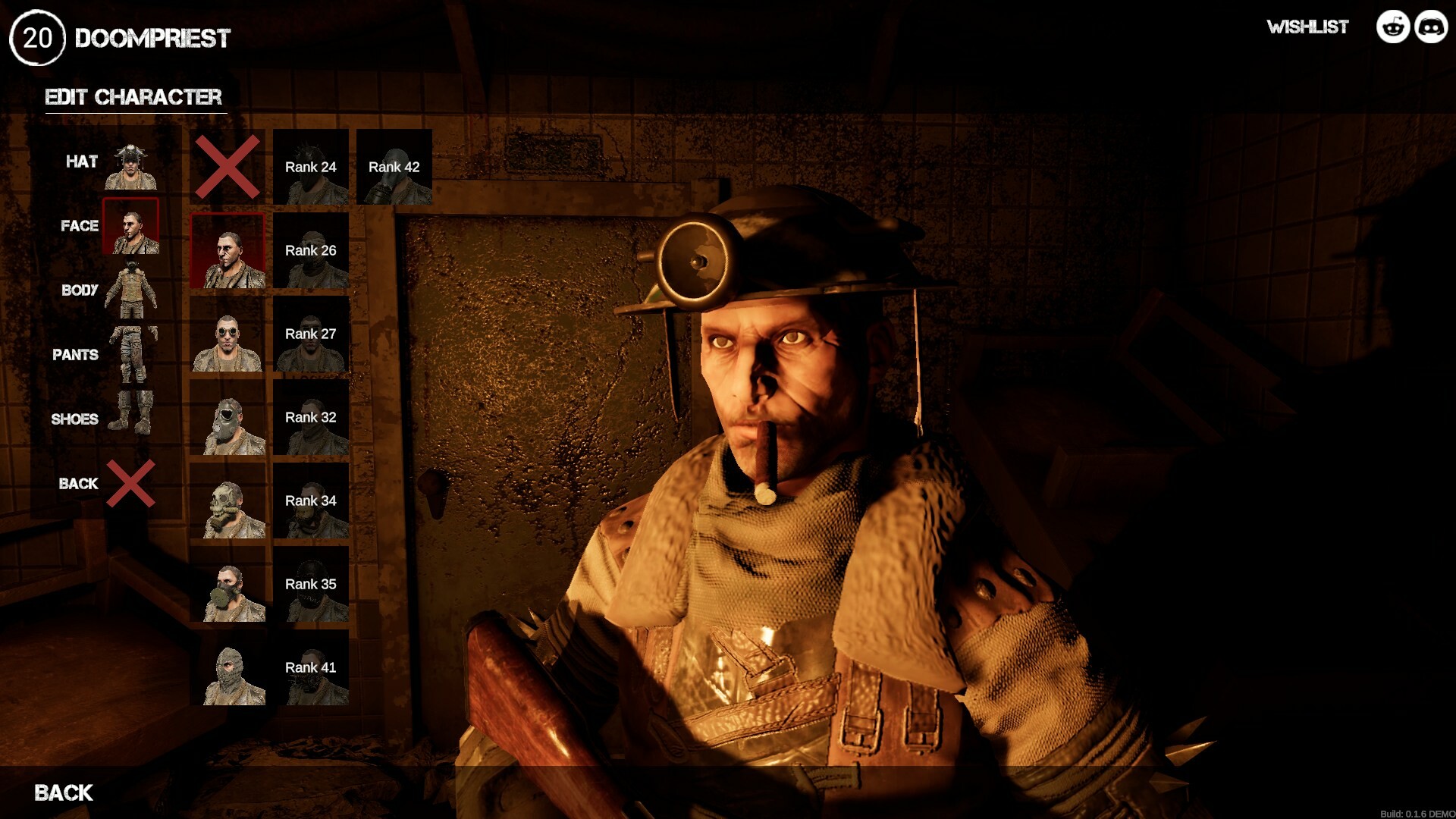
Task: Open the Reddit community icon
Action: click(1393, 27)
